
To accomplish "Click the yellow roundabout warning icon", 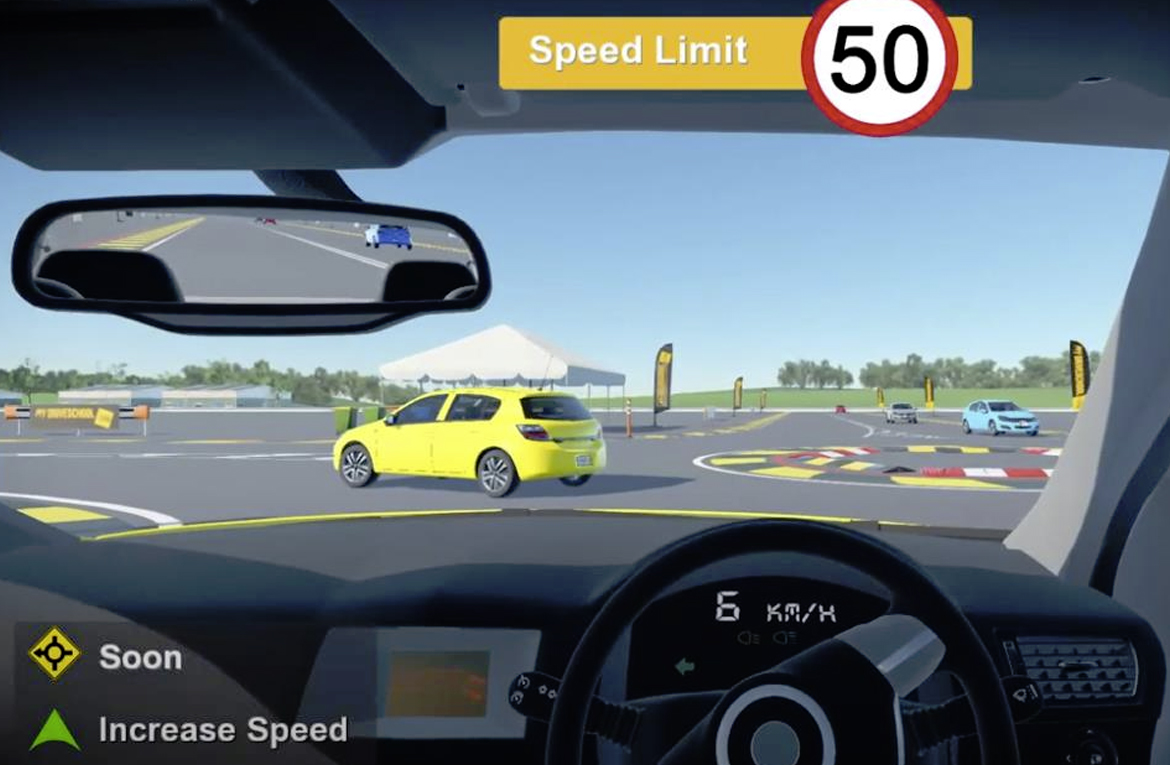I will tap(54, 654).
